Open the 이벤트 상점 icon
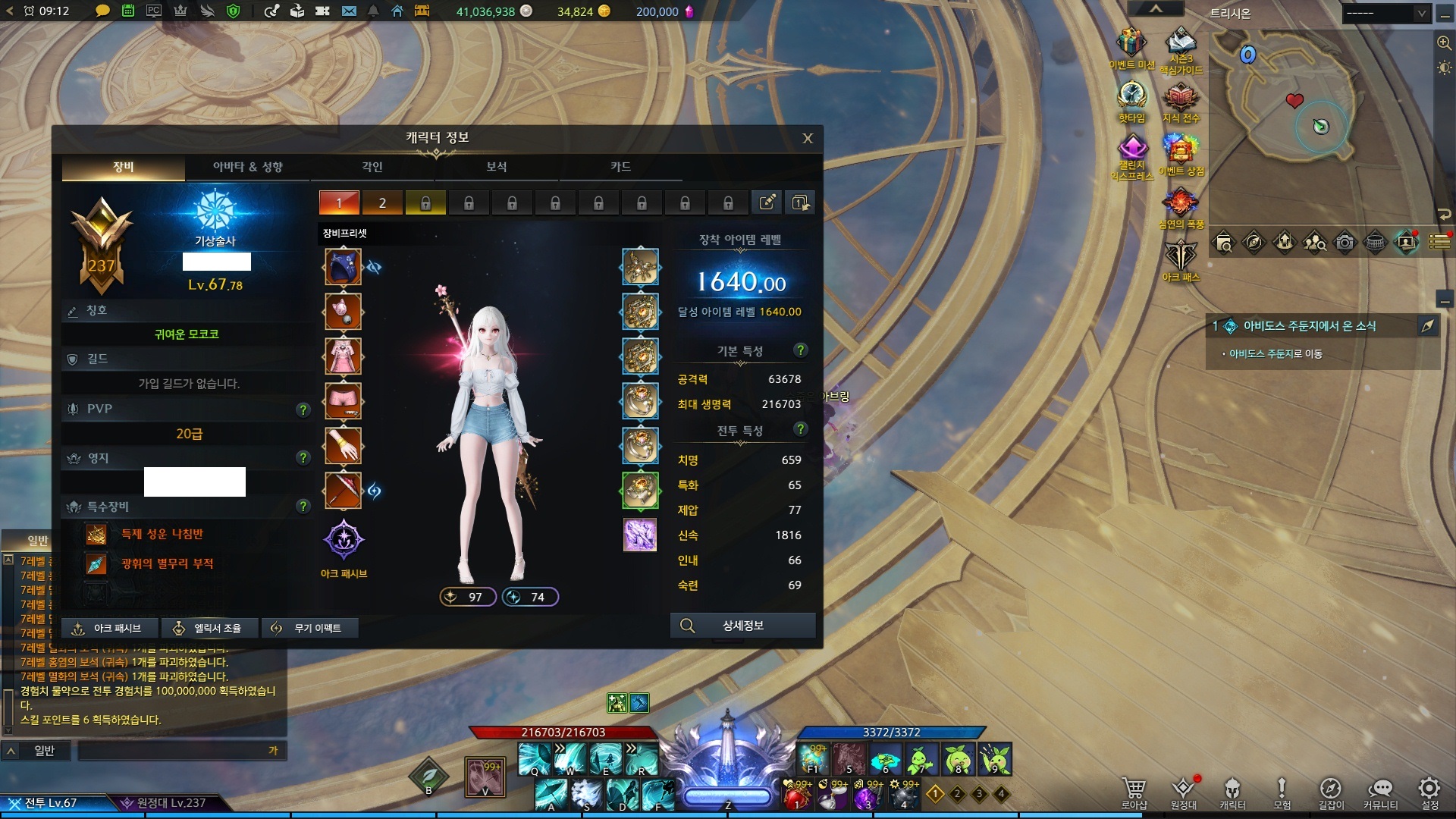Viewport: 1456px width, 819px height. point(1181,154)
